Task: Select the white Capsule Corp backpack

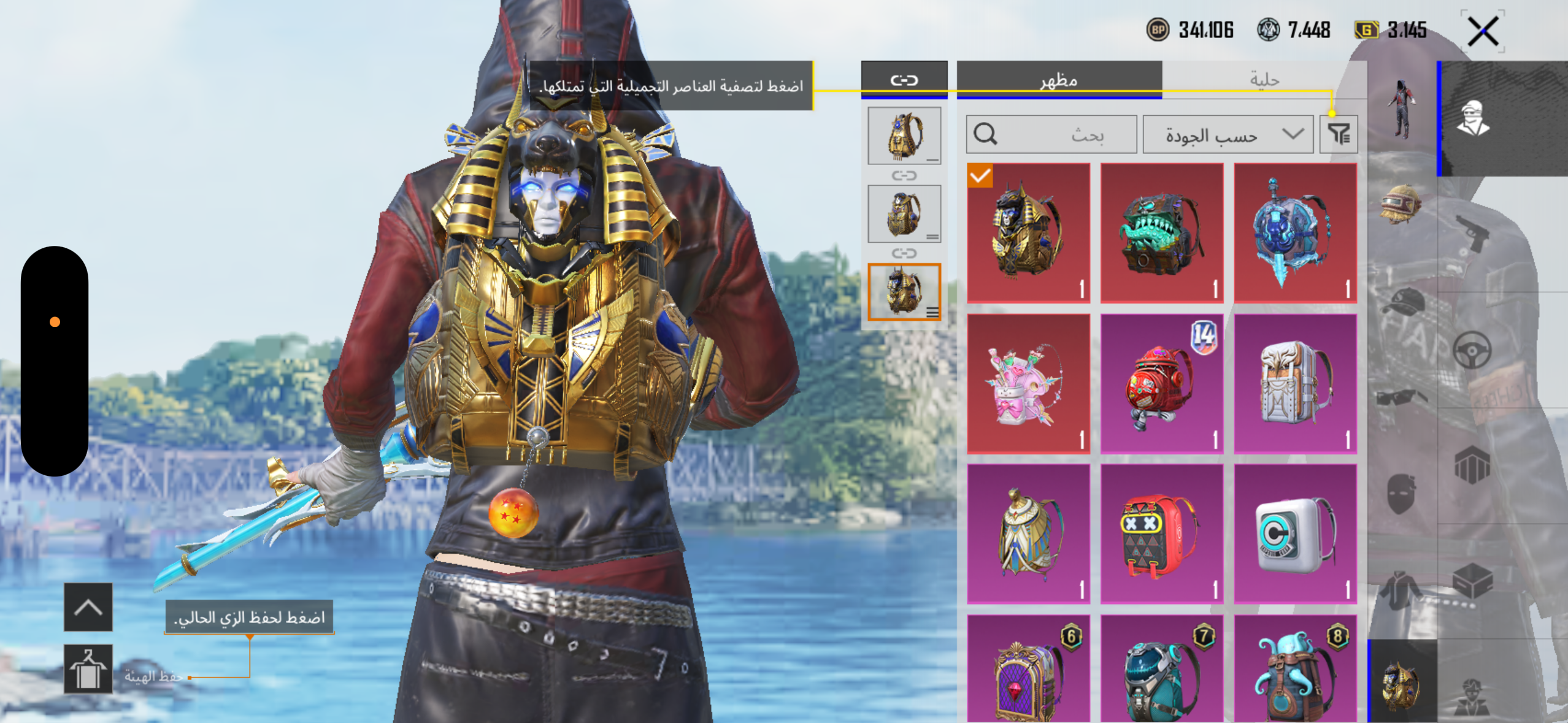Action: pos(1295,534)
